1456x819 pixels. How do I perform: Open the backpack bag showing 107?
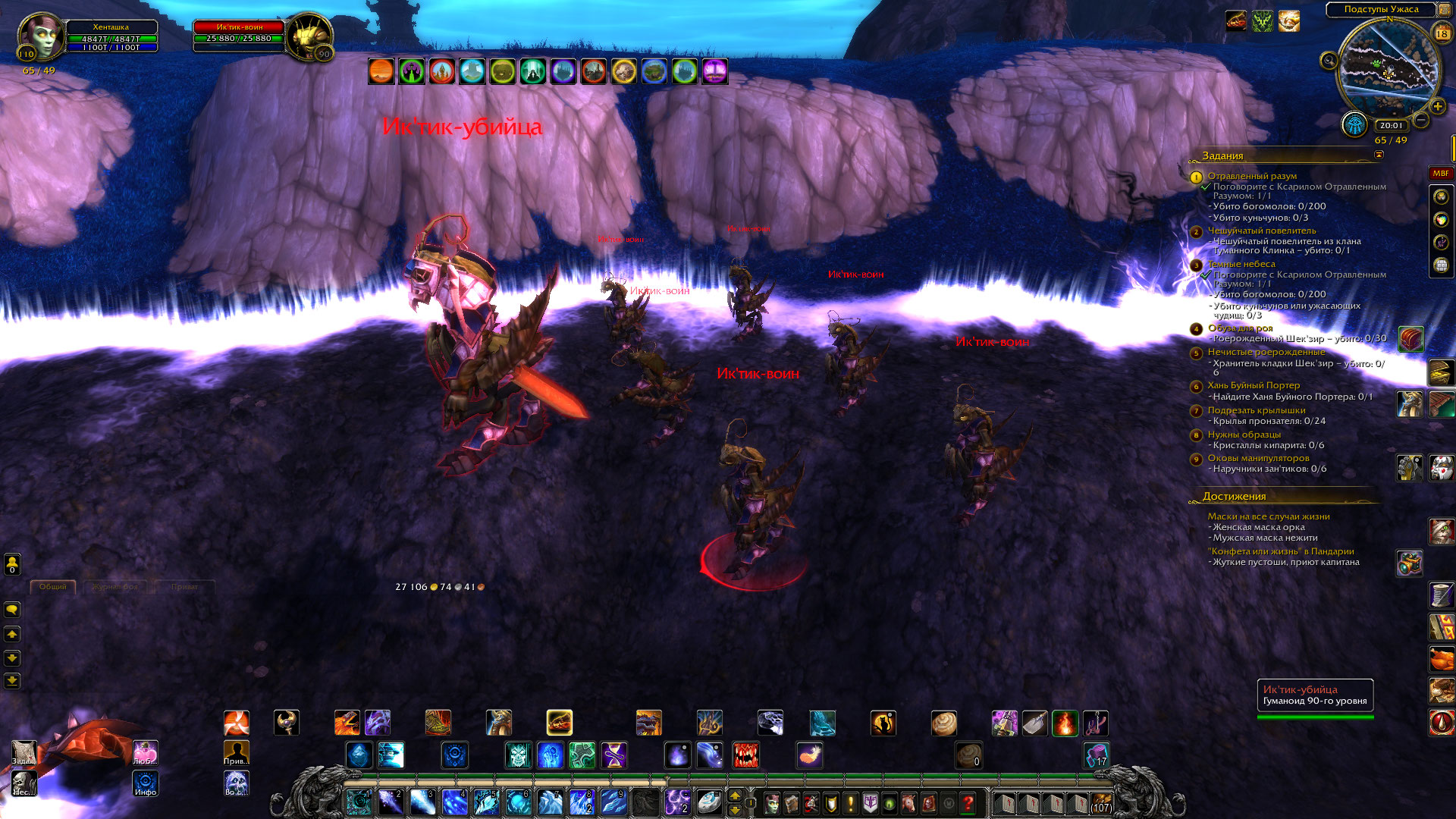(1101, 802)
